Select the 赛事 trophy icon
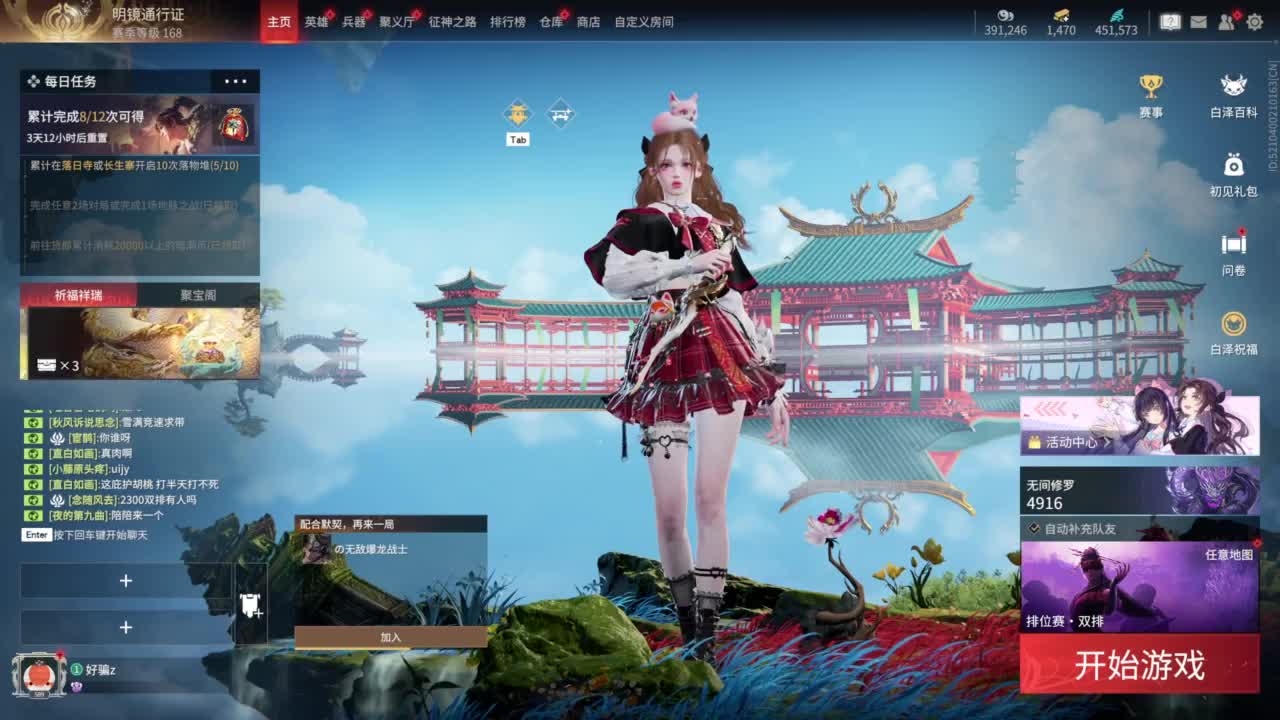This screenshot has height=720, width=1280. [1154, 88]
